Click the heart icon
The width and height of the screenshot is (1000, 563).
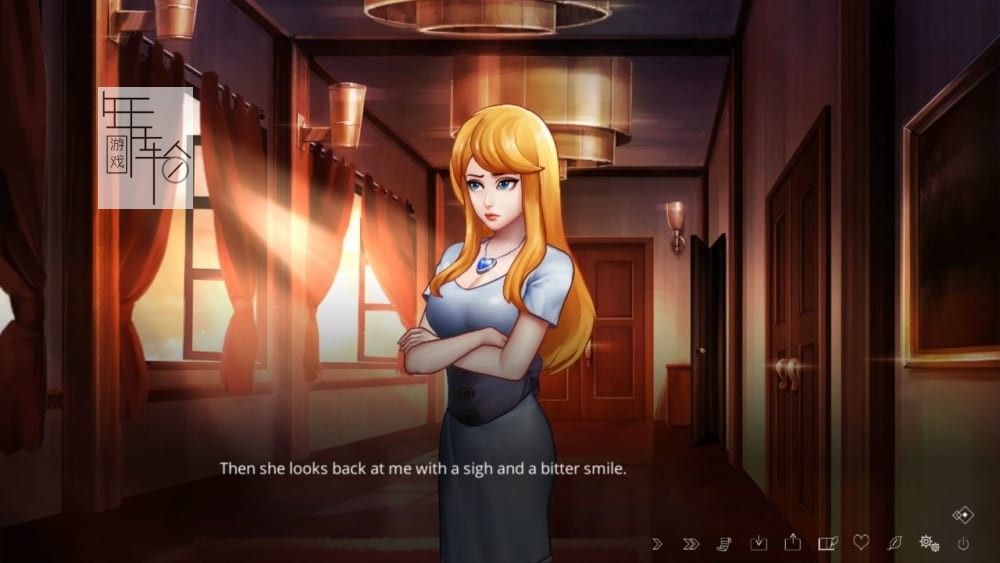tap(861, 542)
